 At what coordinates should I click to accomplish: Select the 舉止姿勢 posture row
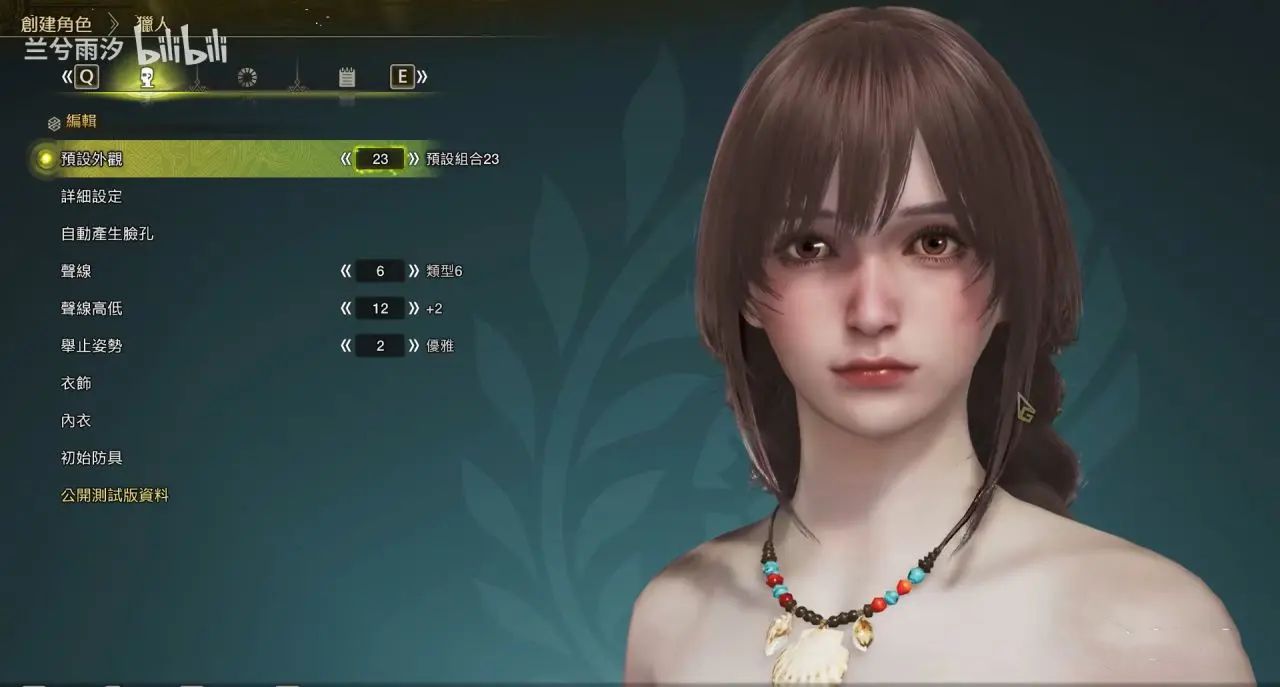(x=91, y=346)
